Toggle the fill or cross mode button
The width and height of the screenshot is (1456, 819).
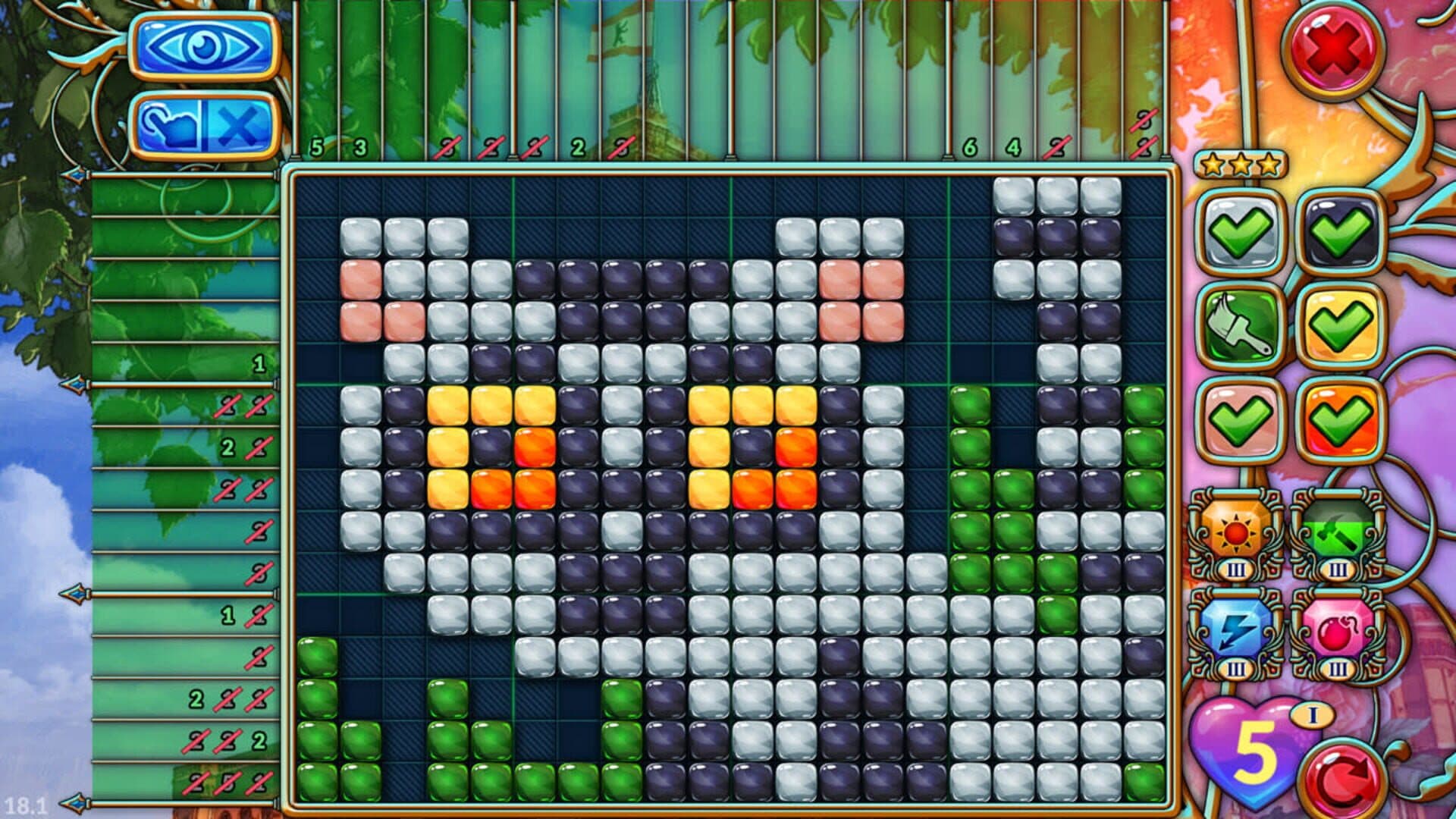(204, 125)
